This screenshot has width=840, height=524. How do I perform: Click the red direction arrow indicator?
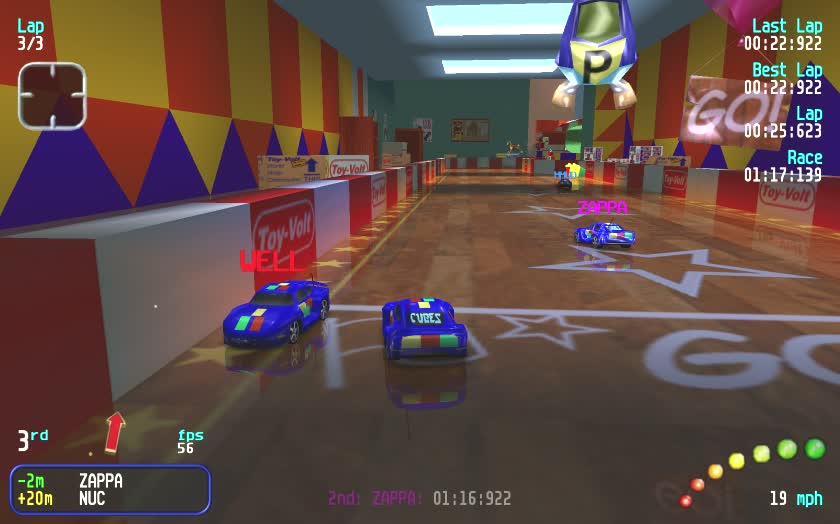115,432
